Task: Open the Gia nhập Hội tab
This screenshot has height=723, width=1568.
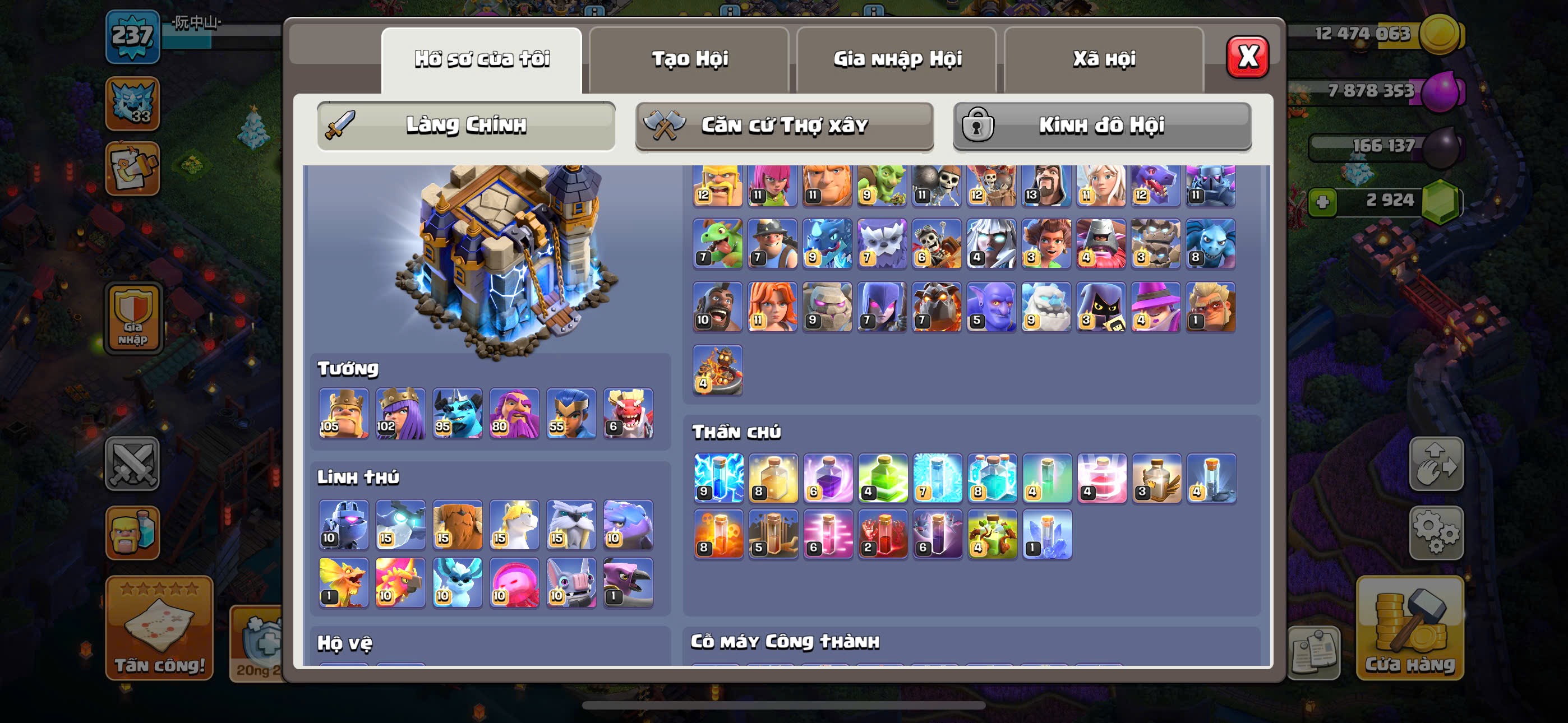Action: (897, 59)
